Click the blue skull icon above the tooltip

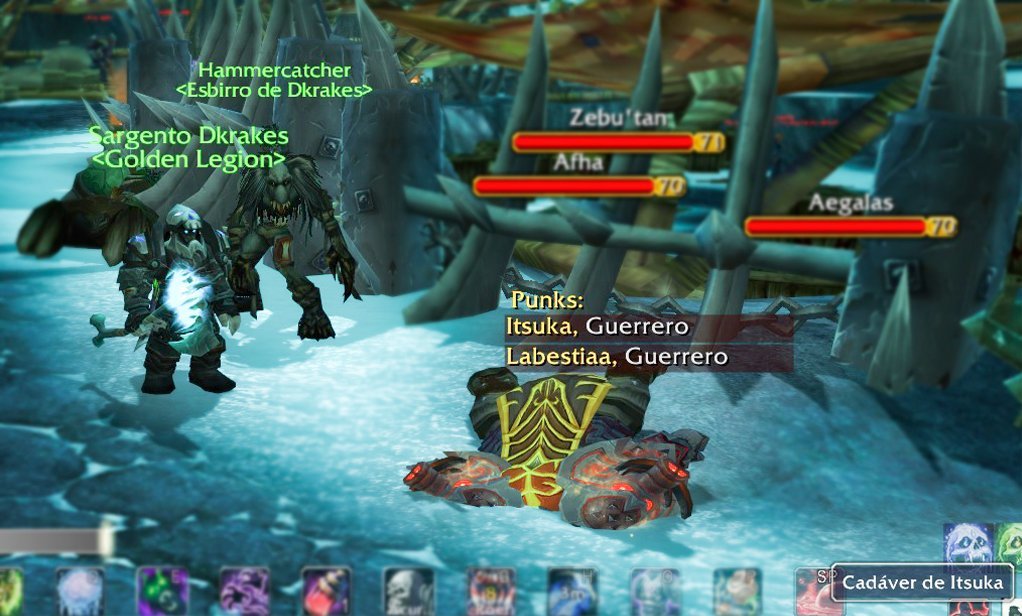click(x=968, y=545)
